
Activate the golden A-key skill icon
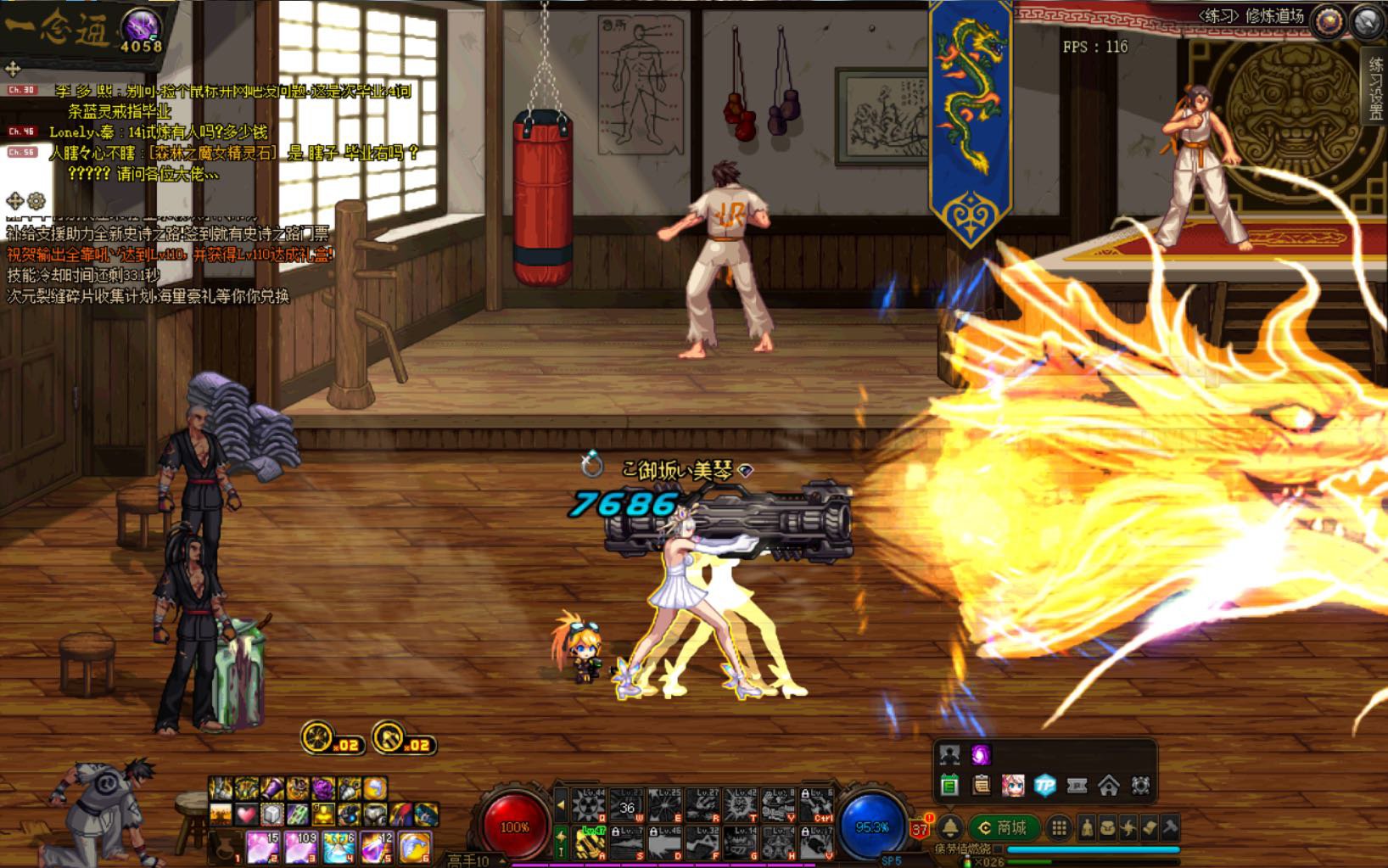coord(590,843)
